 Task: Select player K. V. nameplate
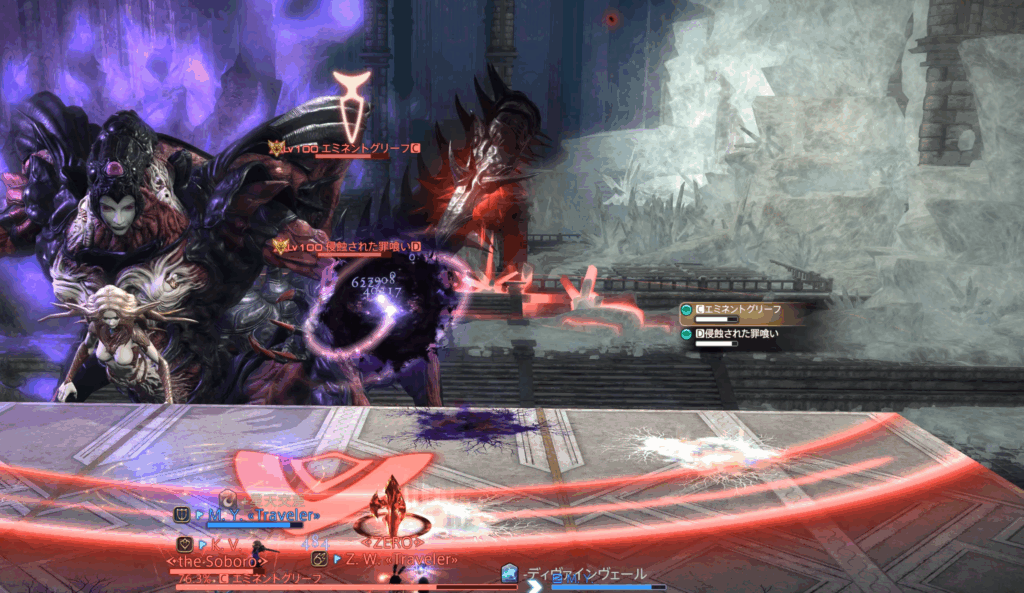click(224, 544)
